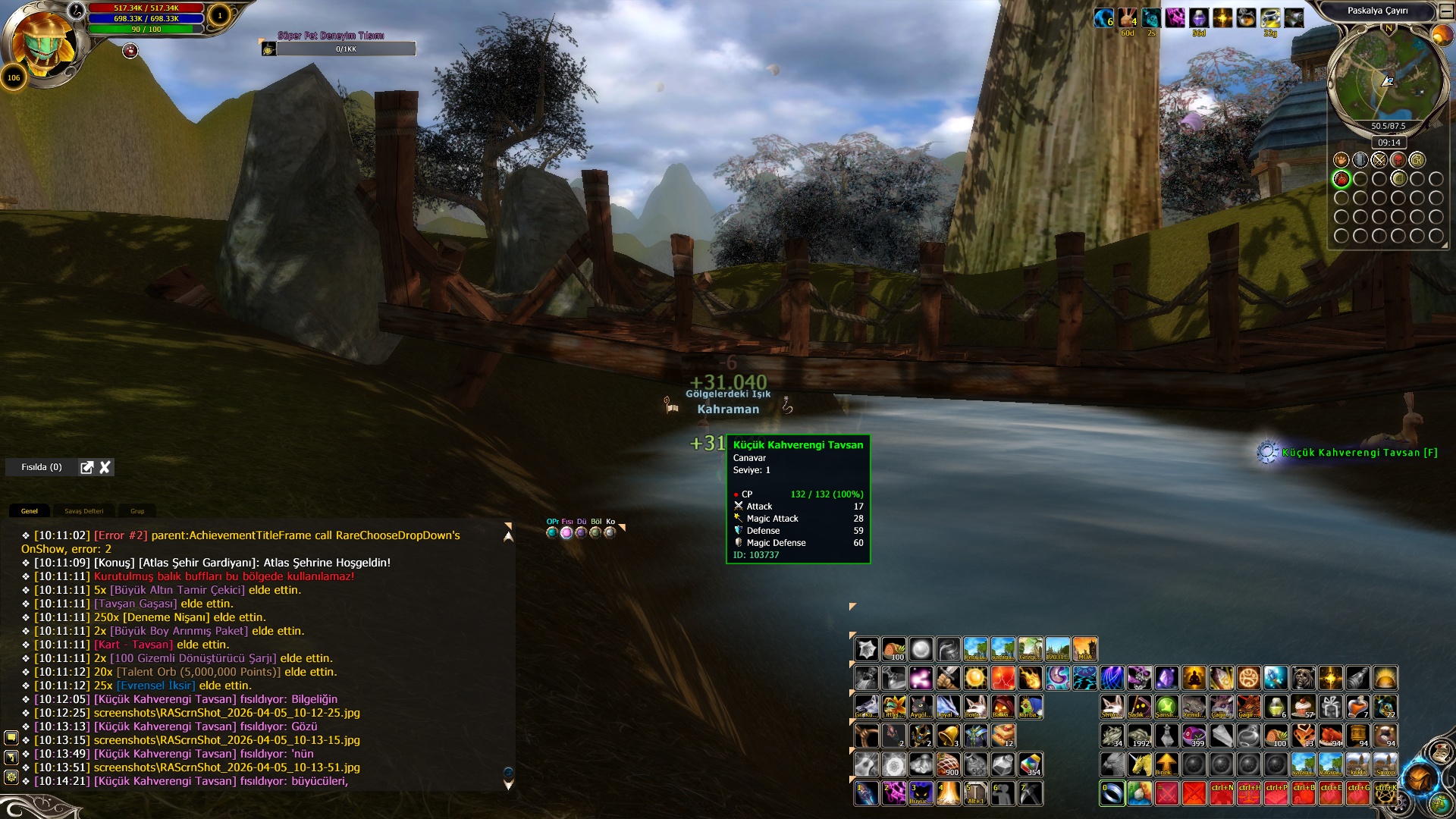This screenshot has width=1456, height=819.
Task: Minimize the Paskalya Çayırı minimap panel
Action: point(1446,11)
